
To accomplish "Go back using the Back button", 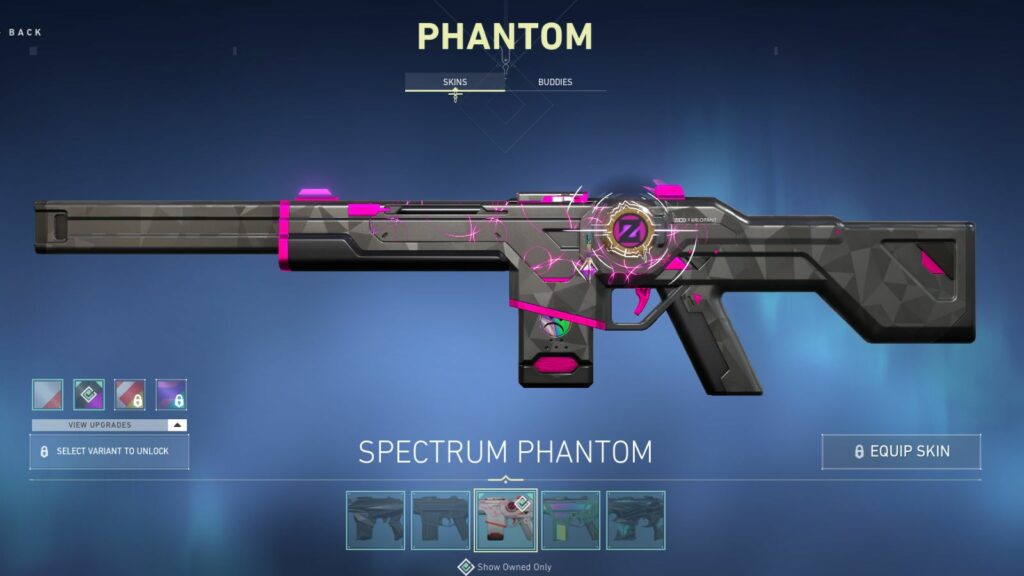I will pos(26,32).
